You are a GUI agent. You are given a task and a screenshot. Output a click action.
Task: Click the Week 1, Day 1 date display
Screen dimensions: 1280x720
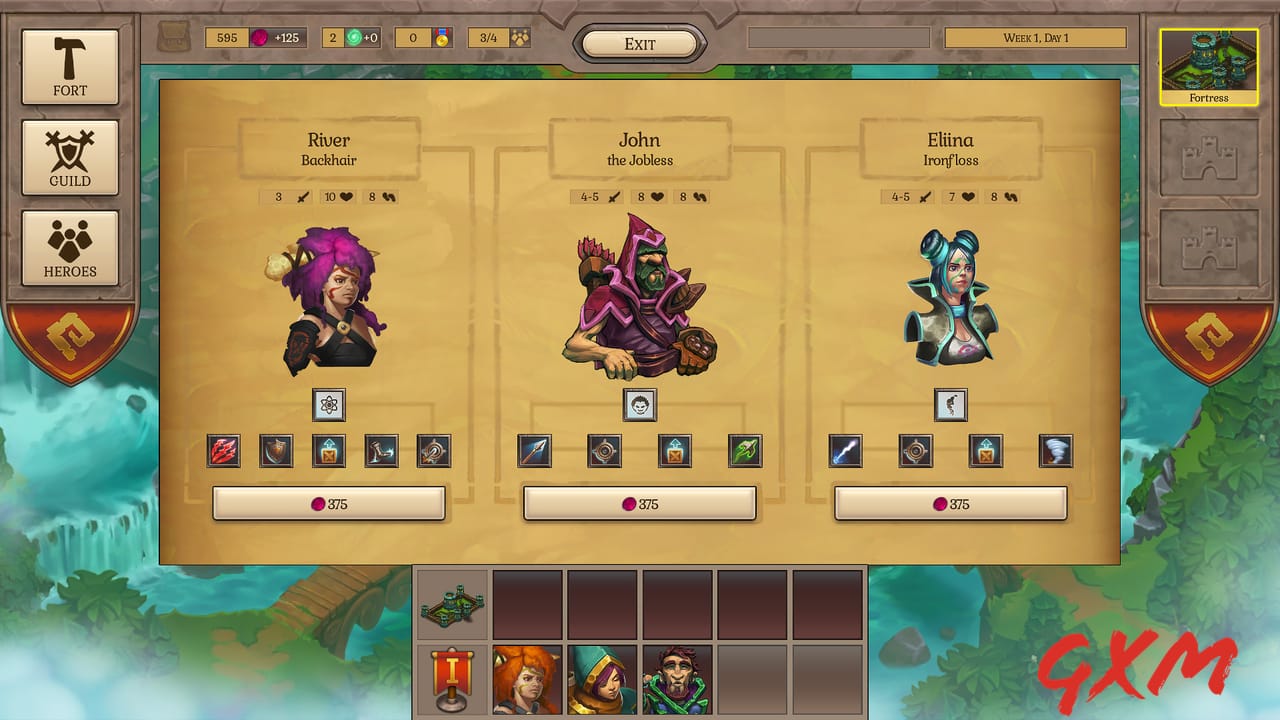1034,37
